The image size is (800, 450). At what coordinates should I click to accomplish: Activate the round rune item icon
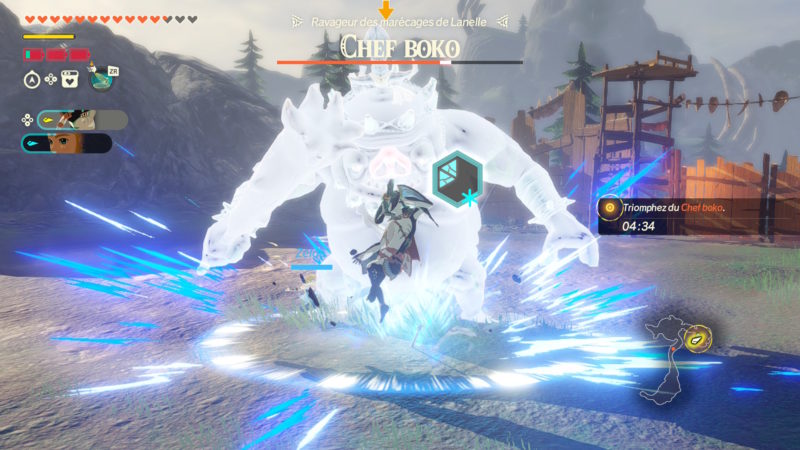(102, 79)
